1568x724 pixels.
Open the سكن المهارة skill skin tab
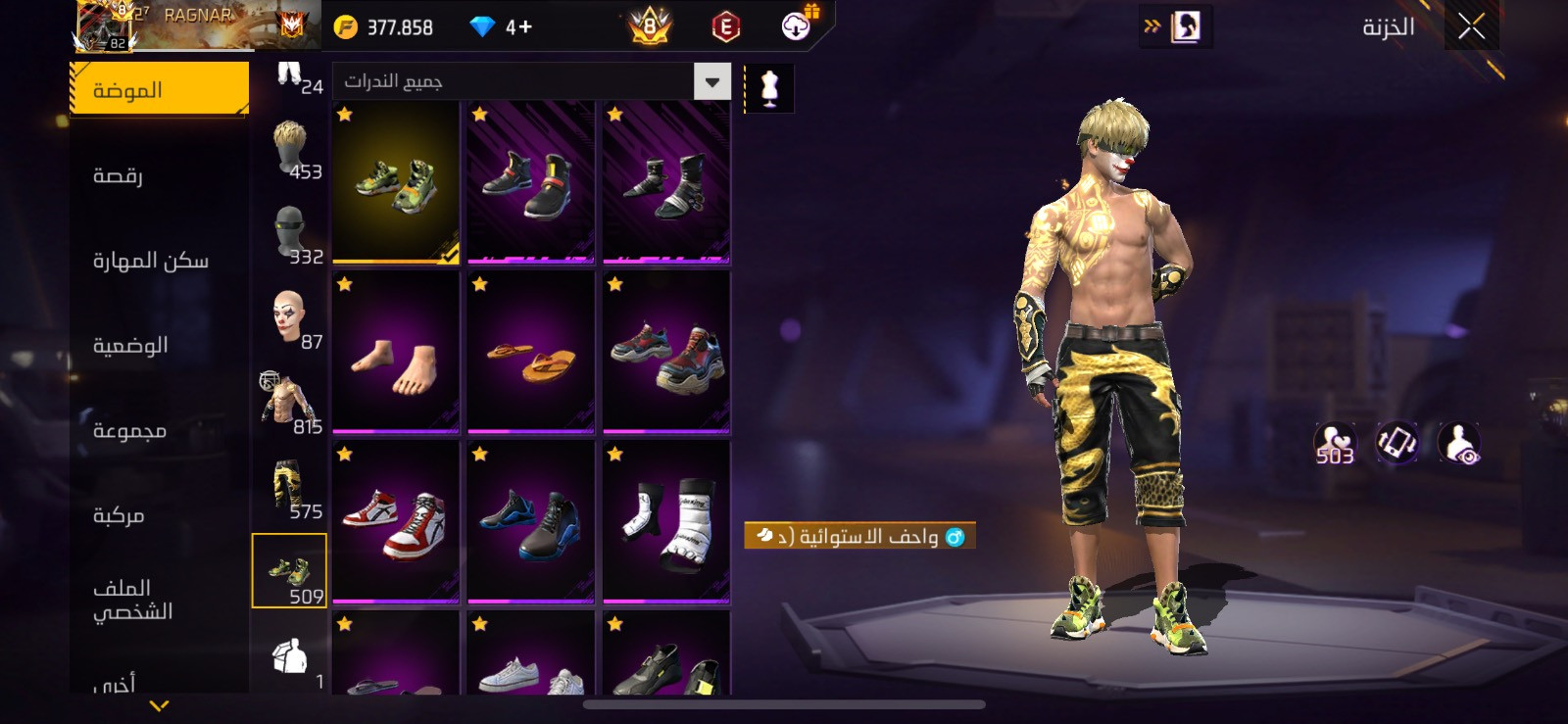[150, 261]
